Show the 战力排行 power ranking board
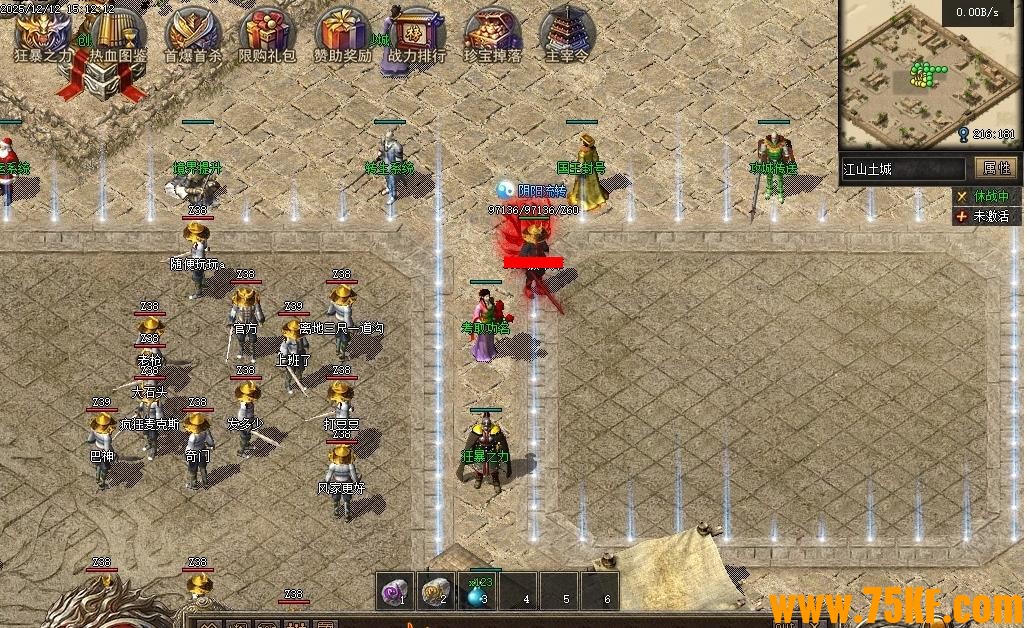The image size is (1027, 628). click(x=417, y=33)
